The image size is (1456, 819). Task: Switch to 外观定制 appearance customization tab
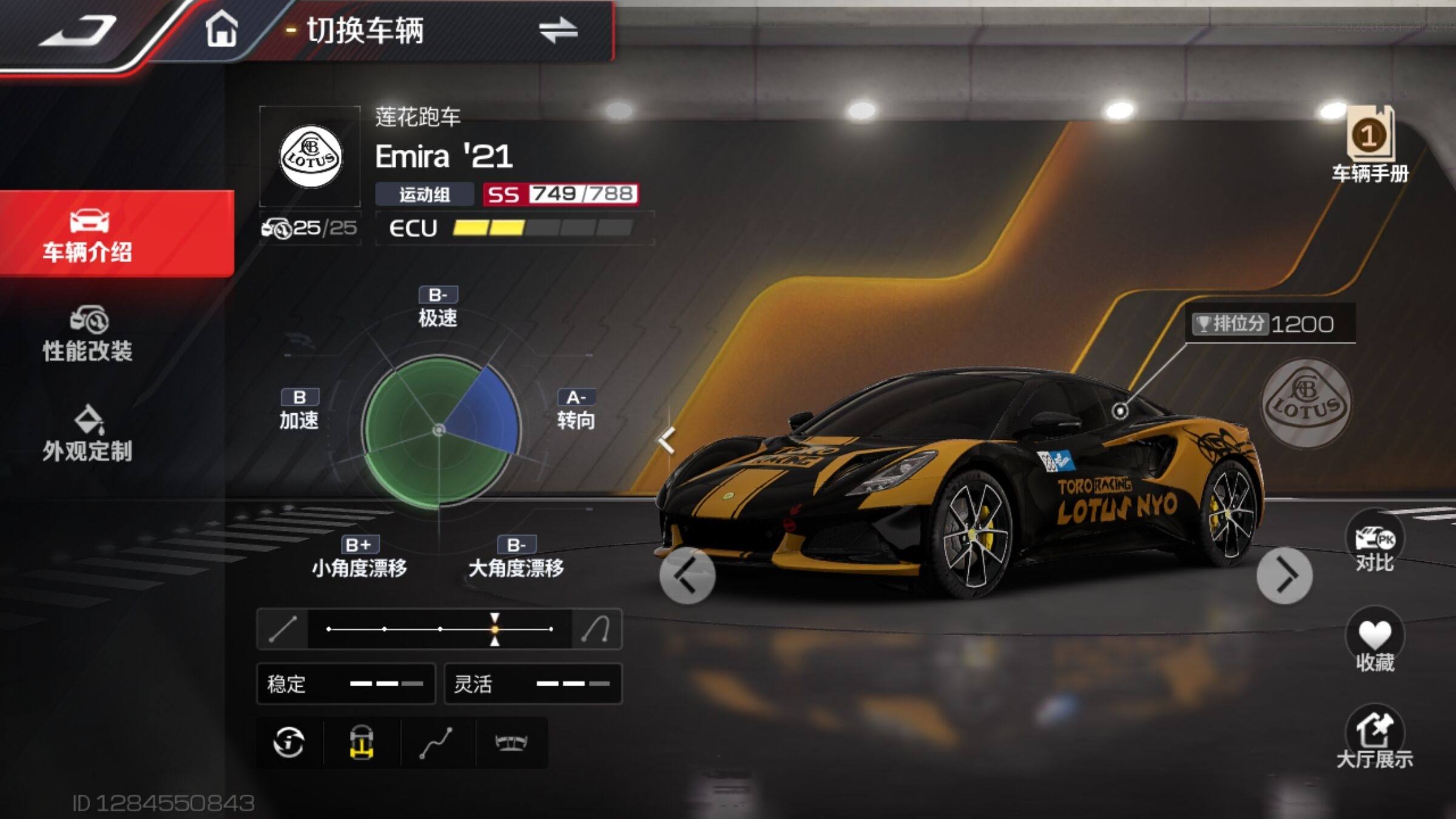[x=88, y=434]
